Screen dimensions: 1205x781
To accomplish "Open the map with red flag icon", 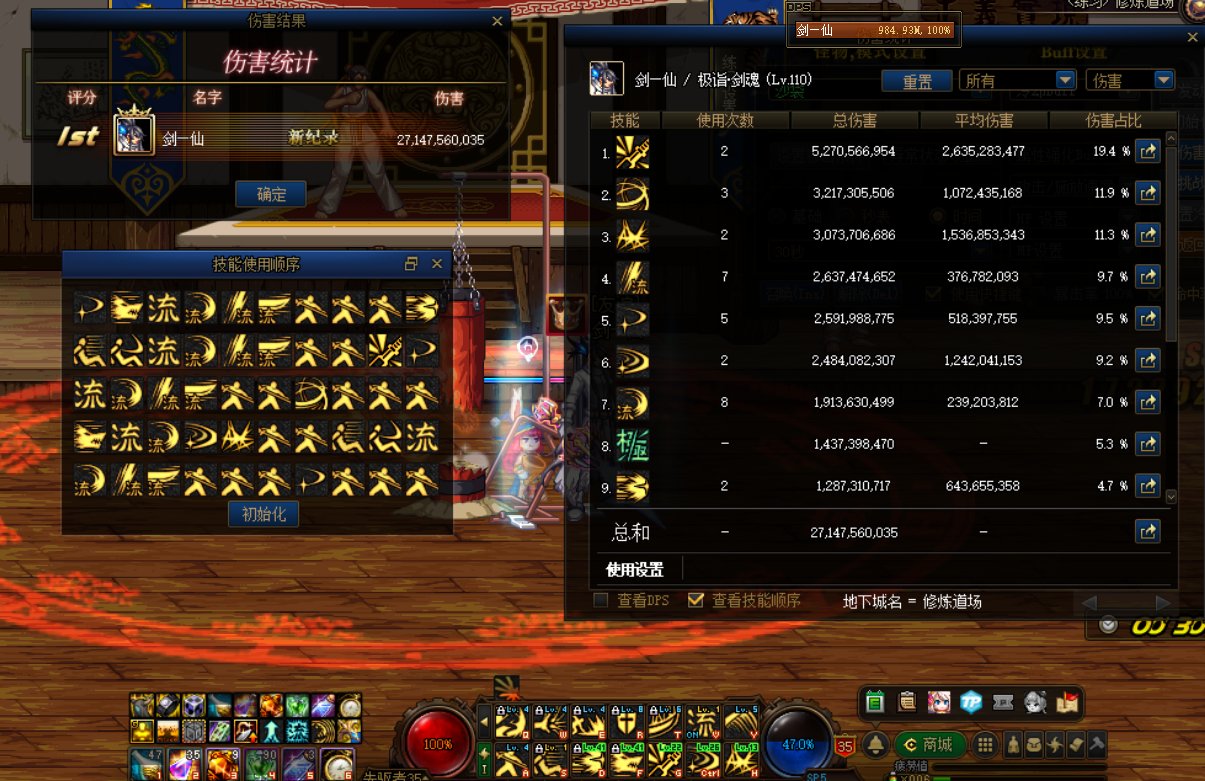I will click(x=1068, y=702).
